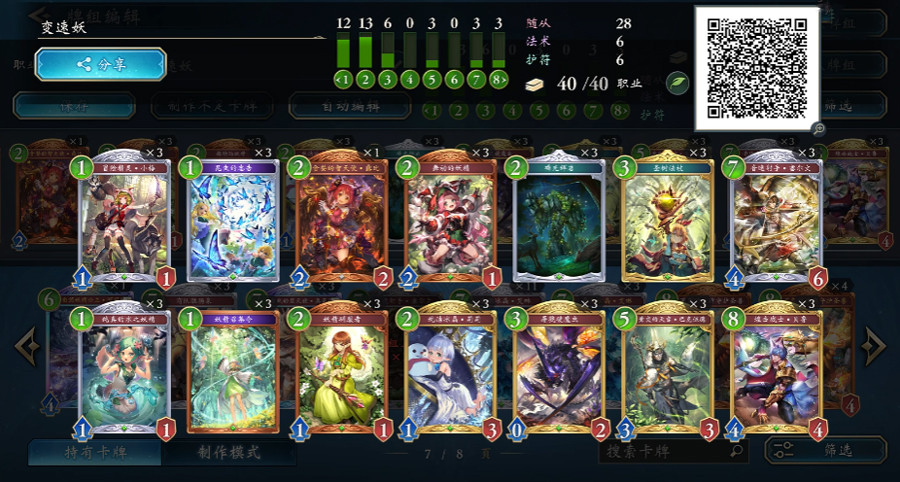900x482 pixels.
Task: Open the 筛选 filter options
Action: pos(826,451)
